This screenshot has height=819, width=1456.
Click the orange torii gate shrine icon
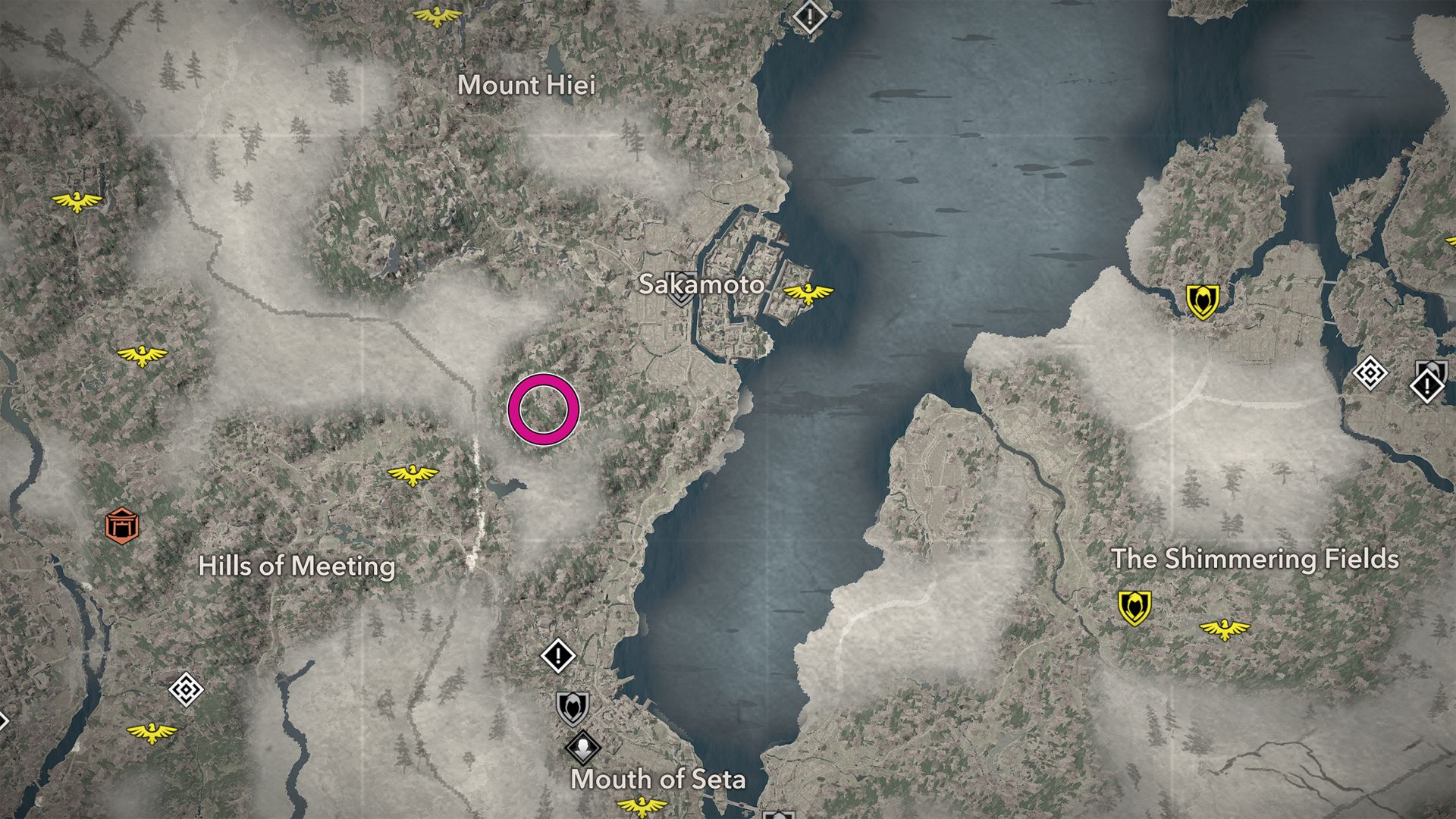[x=122, y=525]
